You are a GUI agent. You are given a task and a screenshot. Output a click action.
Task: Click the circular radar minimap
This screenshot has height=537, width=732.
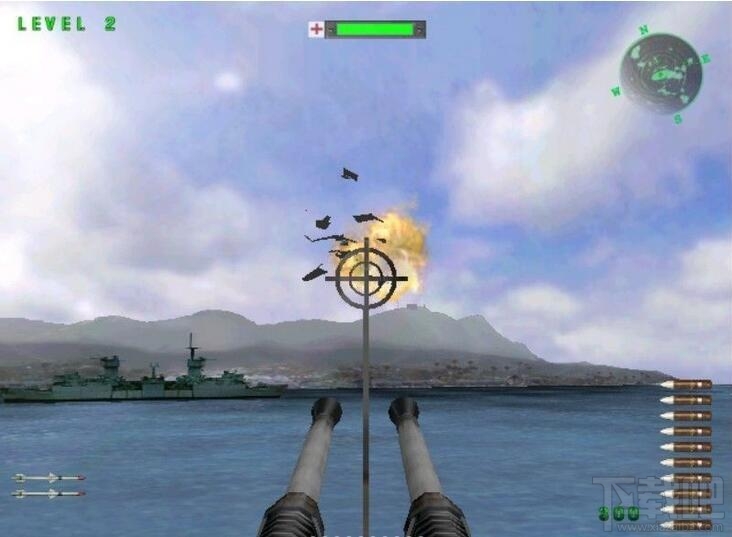pos(660,74)
